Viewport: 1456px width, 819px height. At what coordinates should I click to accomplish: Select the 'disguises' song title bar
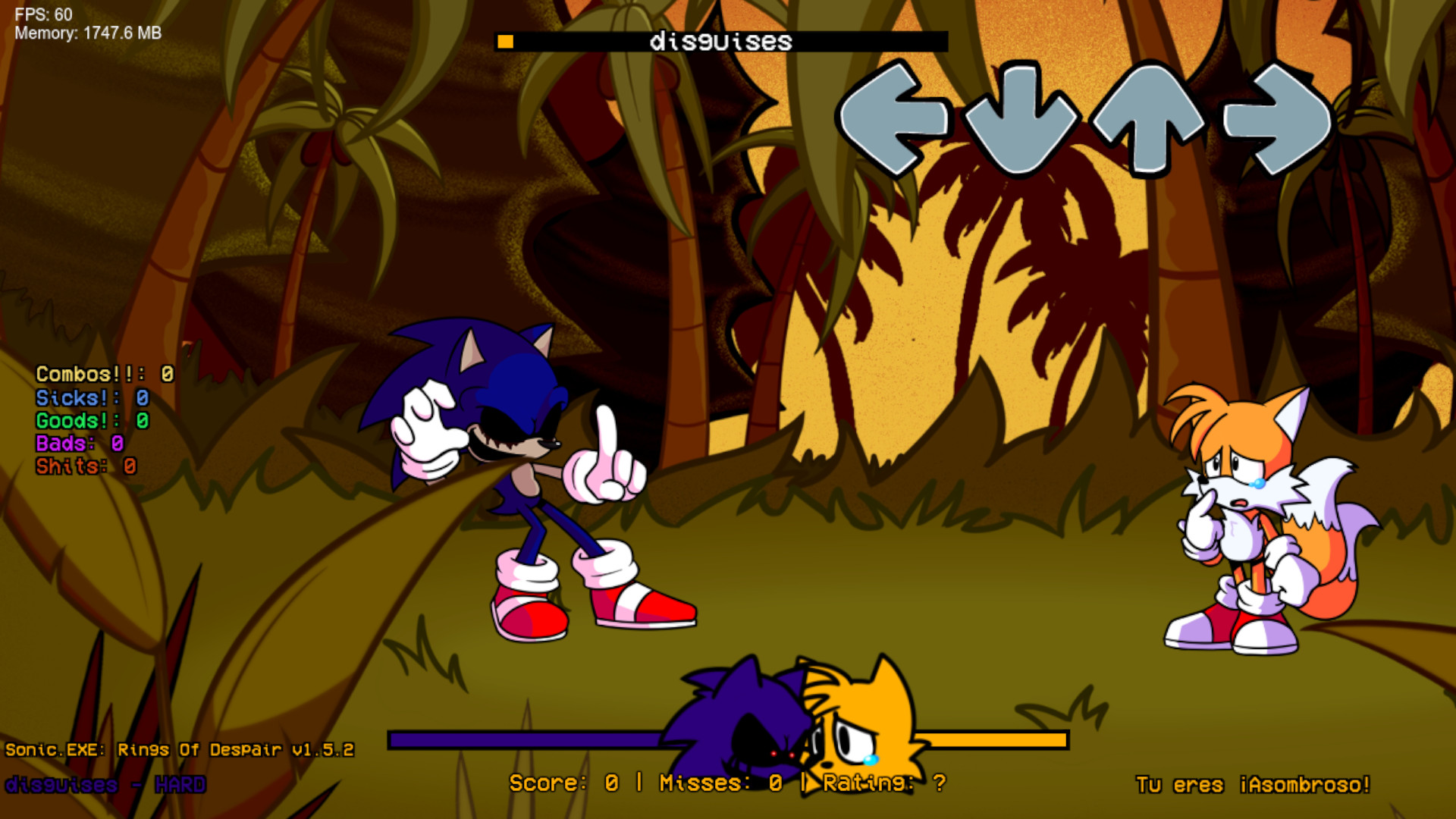pos(720,42)
